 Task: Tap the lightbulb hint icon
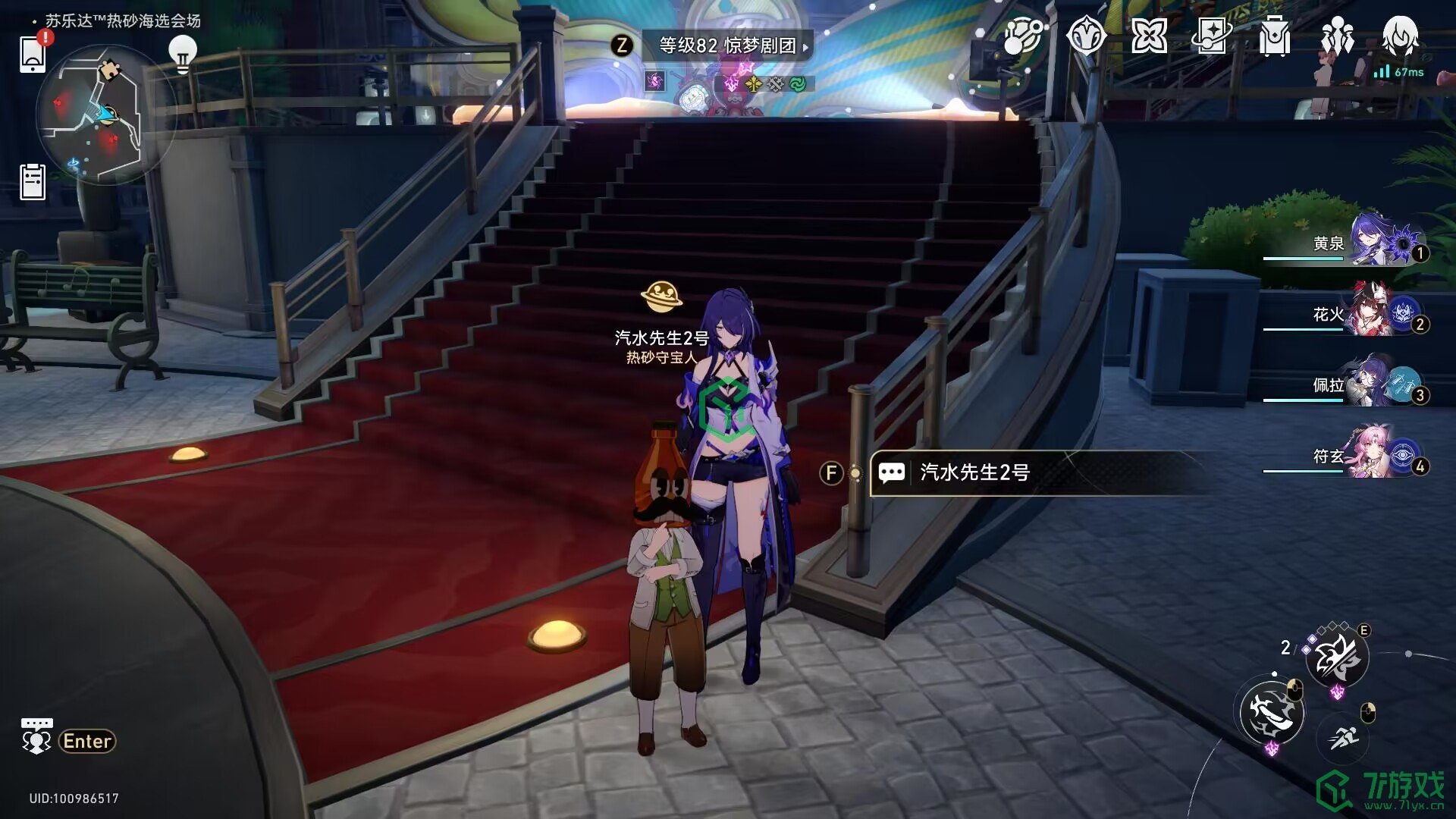pos(182,53)
